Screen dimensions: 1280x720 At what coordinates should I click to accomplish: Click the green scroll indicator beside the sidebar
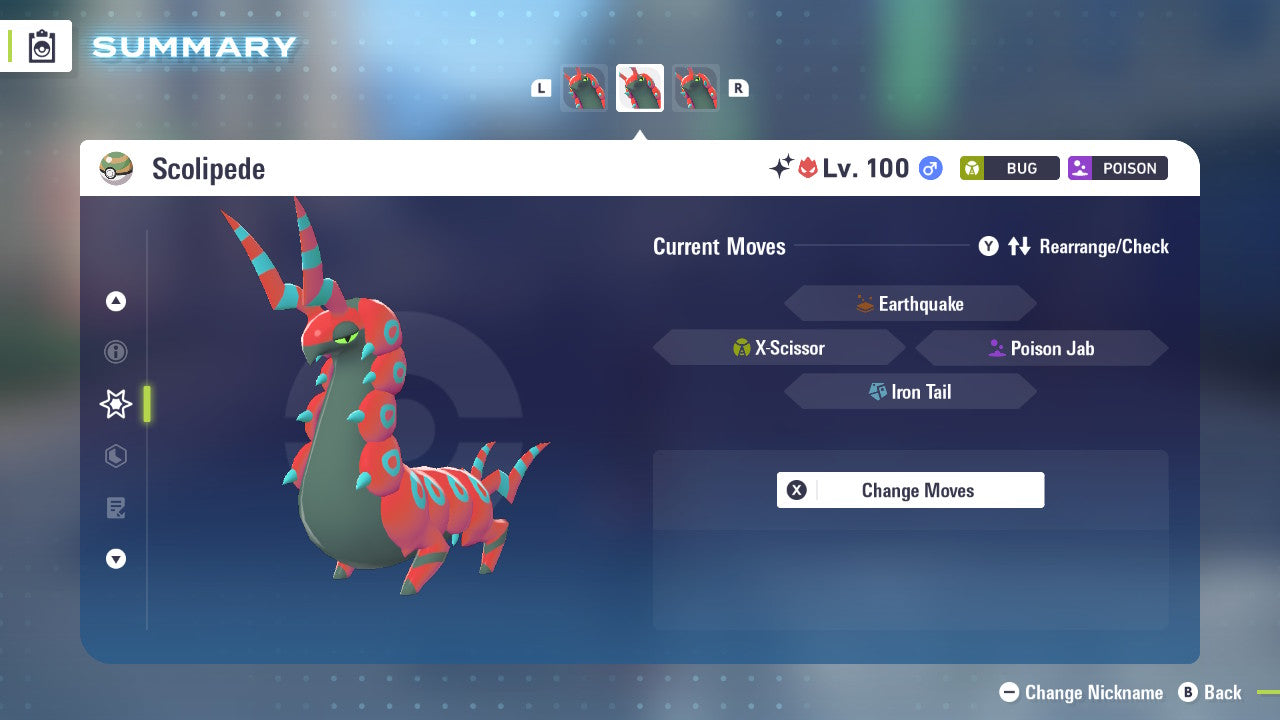tap(146, 404)
